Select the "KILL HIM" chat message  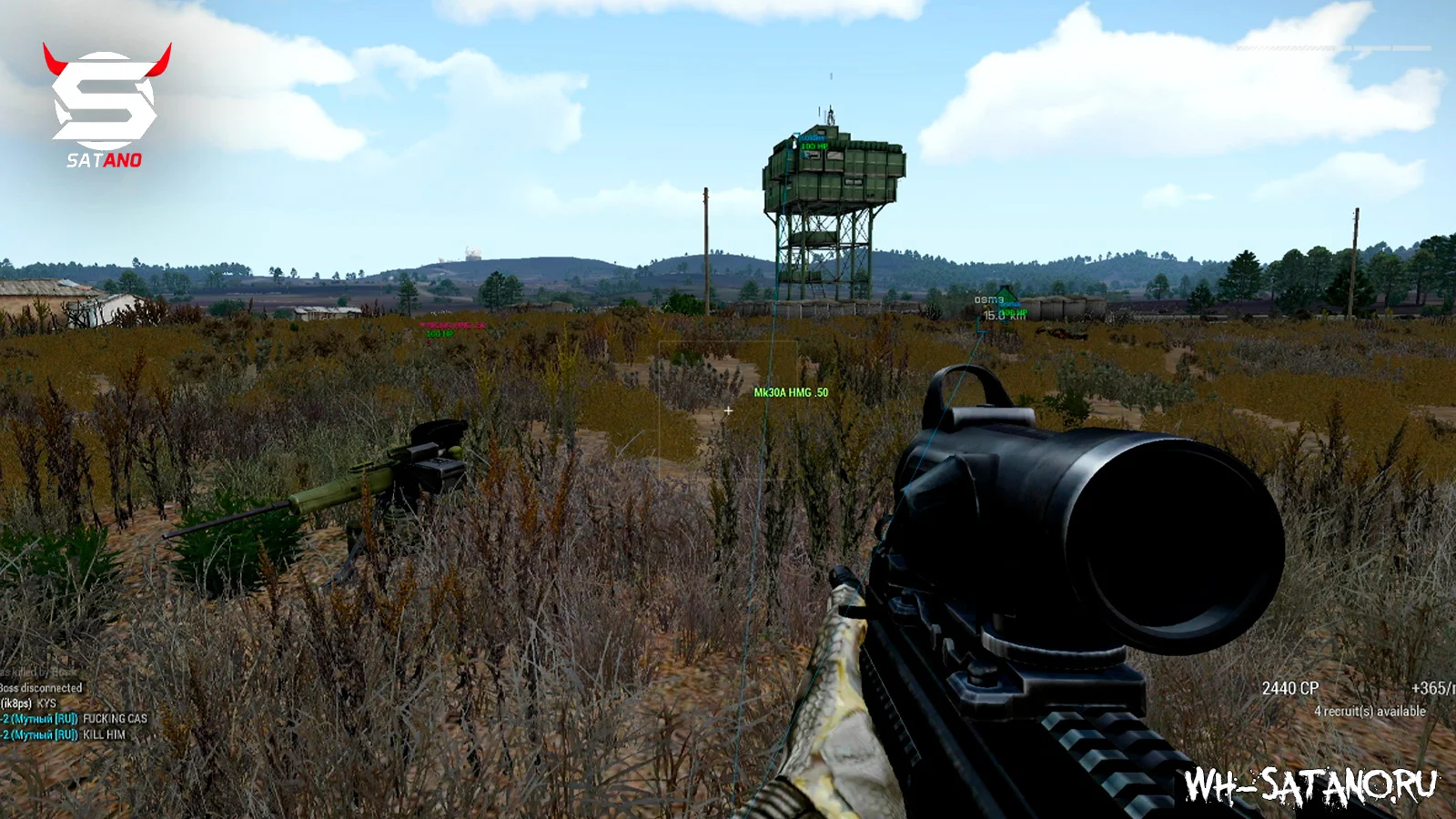tap(104, 734)
